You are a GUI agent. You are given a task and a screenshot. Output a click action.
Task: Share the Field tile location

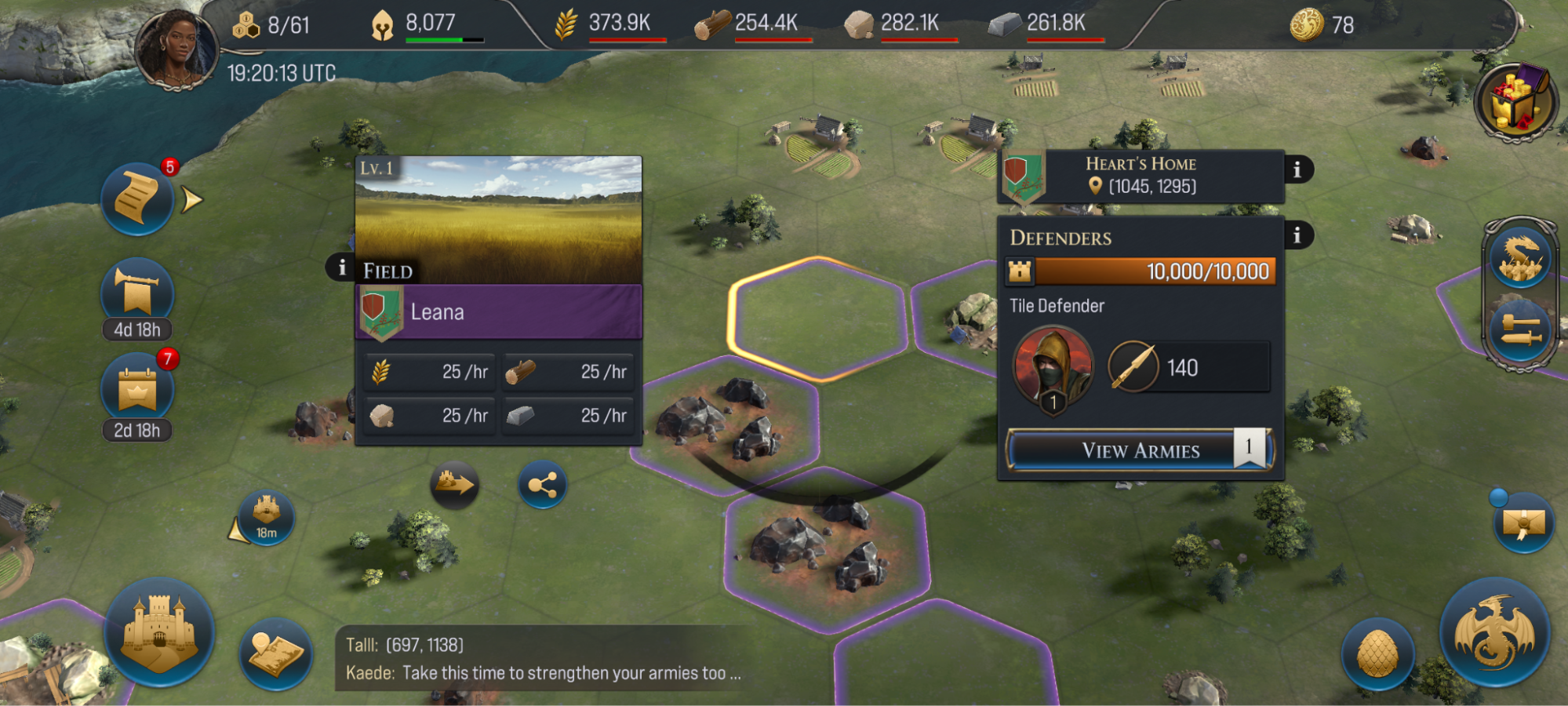542,485
